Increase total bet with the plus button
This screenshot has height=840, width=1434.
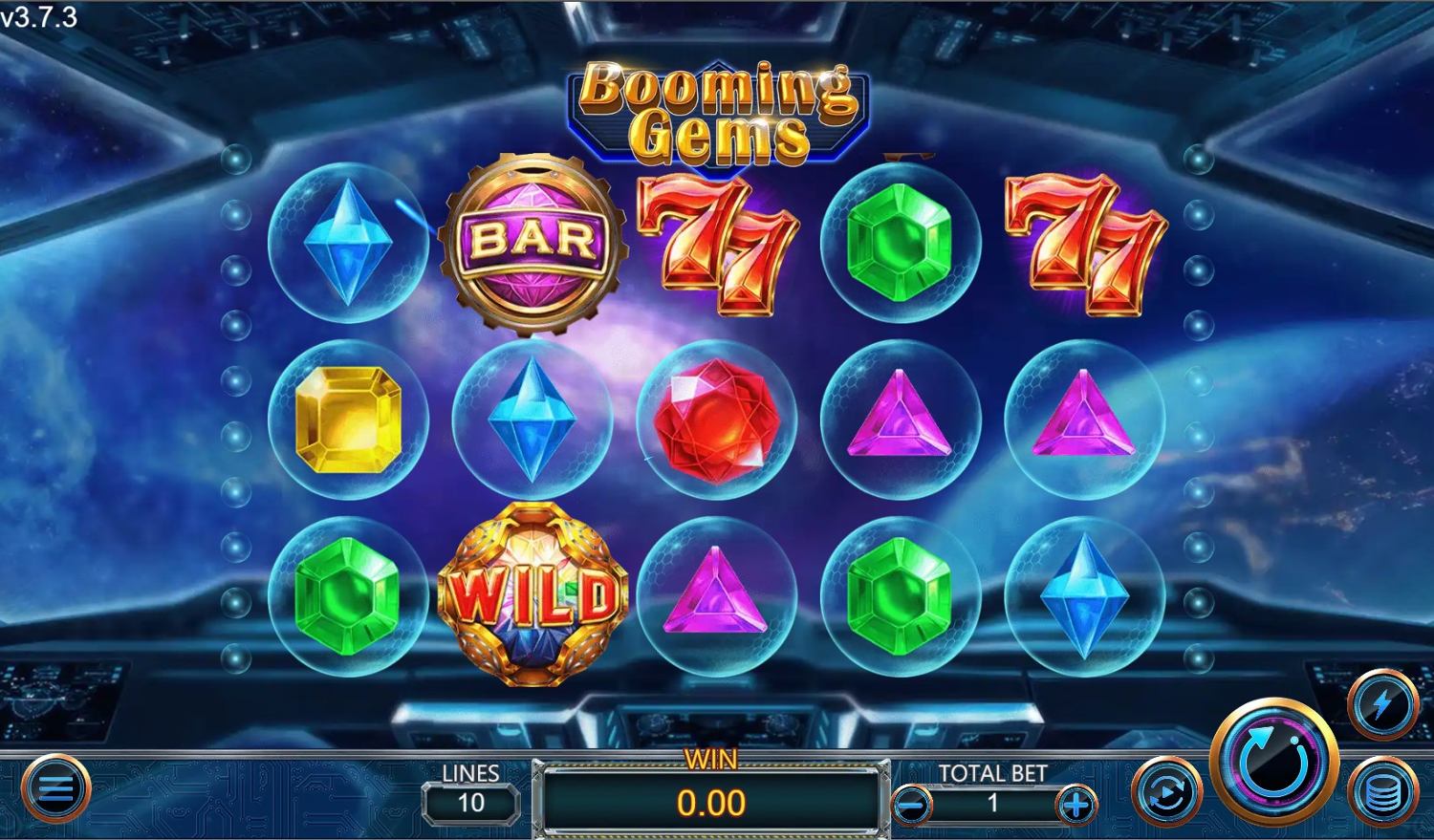pyautogui.click(x=1076, y=806)
